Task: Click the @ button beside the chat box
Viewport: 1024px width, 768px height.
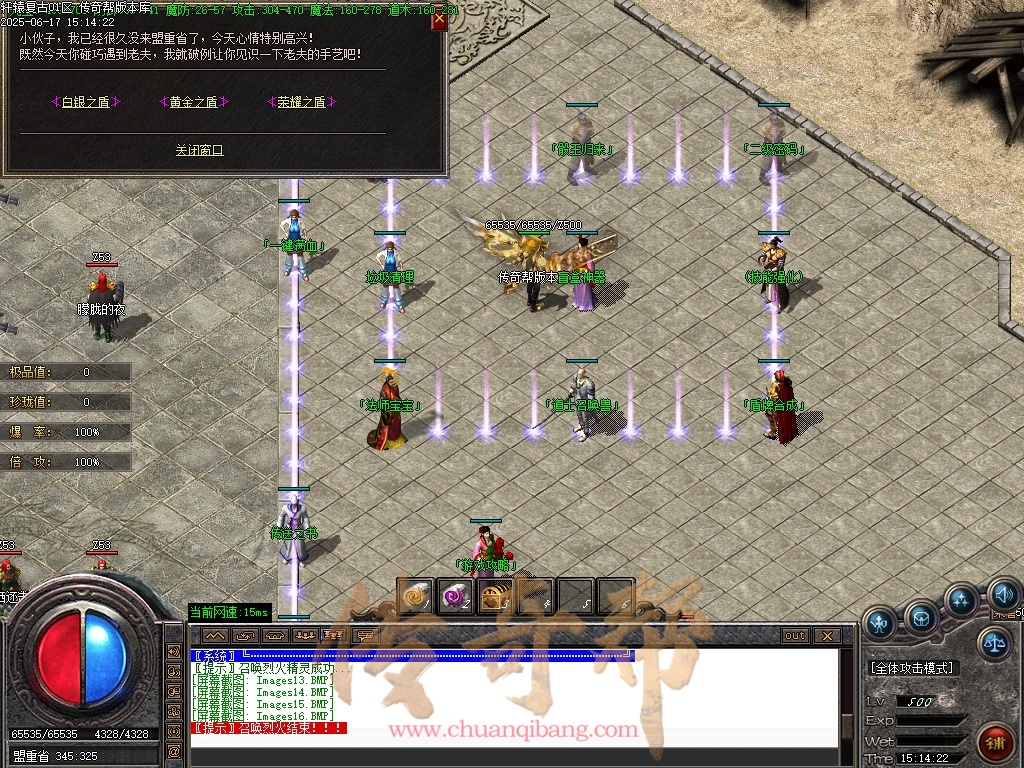Action: pyautogui.click(x=174, y=751)
